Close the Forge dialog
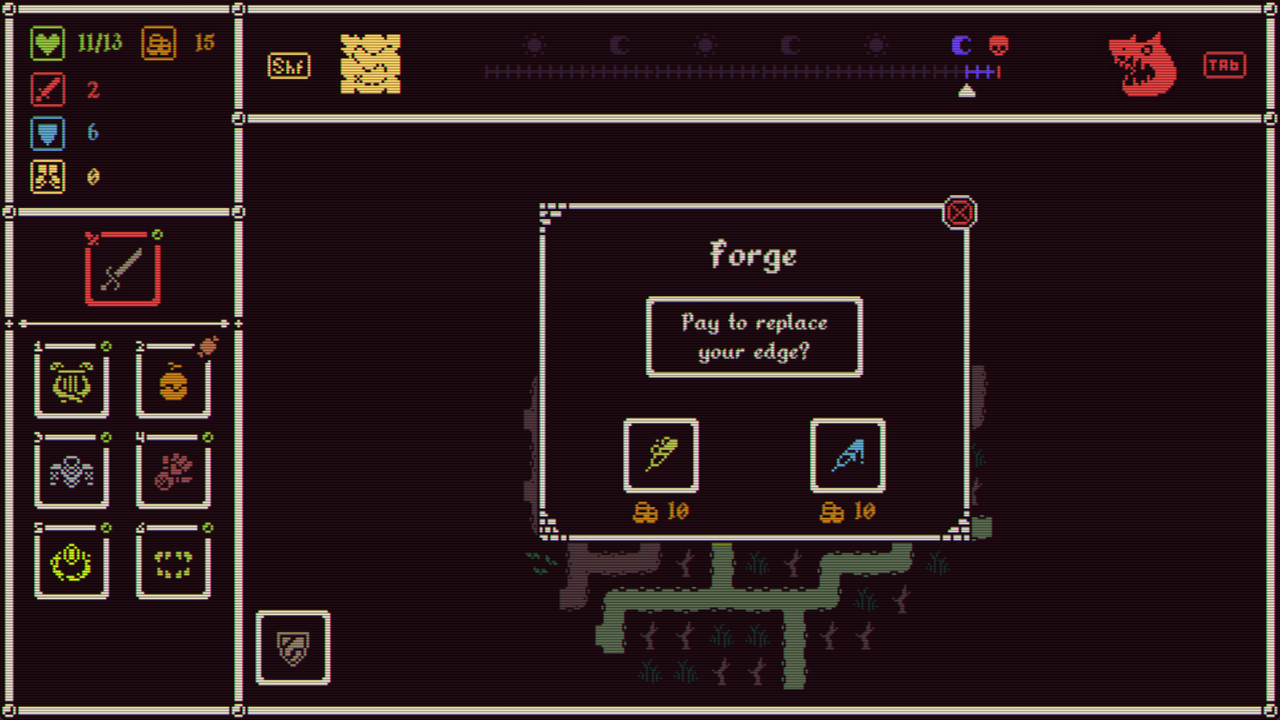 (959, 212)
